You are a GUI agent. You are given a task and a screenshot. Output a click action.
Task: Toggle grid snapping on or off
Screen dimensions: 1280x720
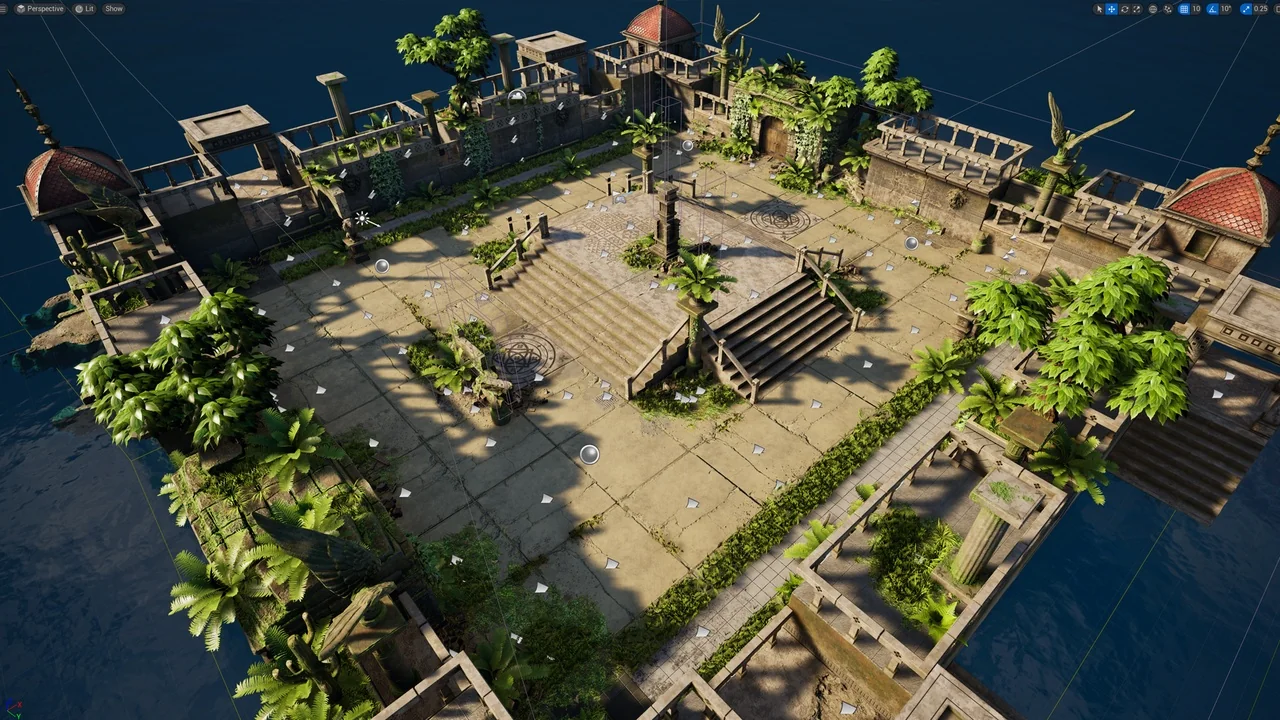tap(1186, 9)
